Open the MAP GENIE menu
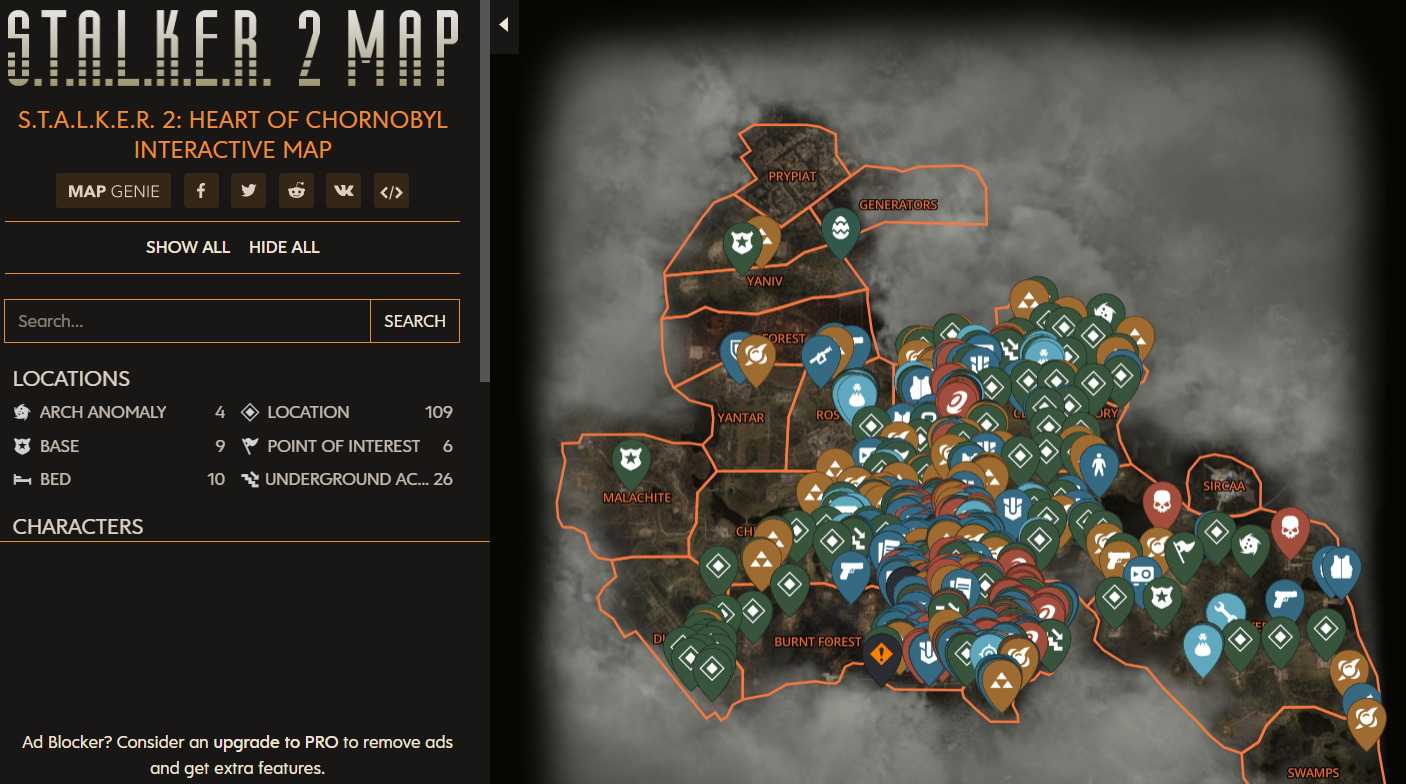The height and width of the screenshot is (784, 1406). click(113, 190)
